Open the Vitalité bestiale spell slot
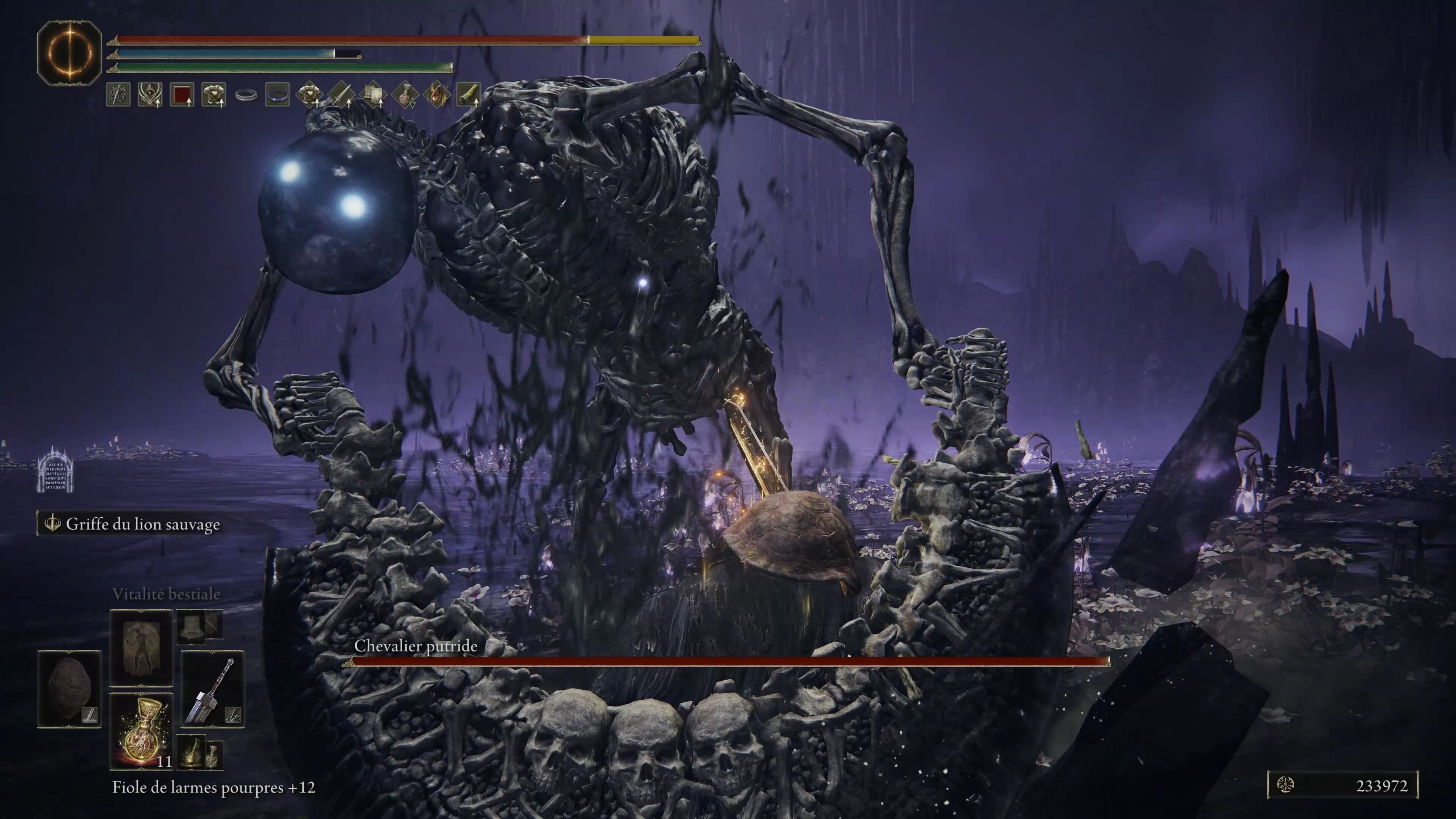Viewport: 1456px width, 819px height. pyautogui.click(x=141, y=648)
